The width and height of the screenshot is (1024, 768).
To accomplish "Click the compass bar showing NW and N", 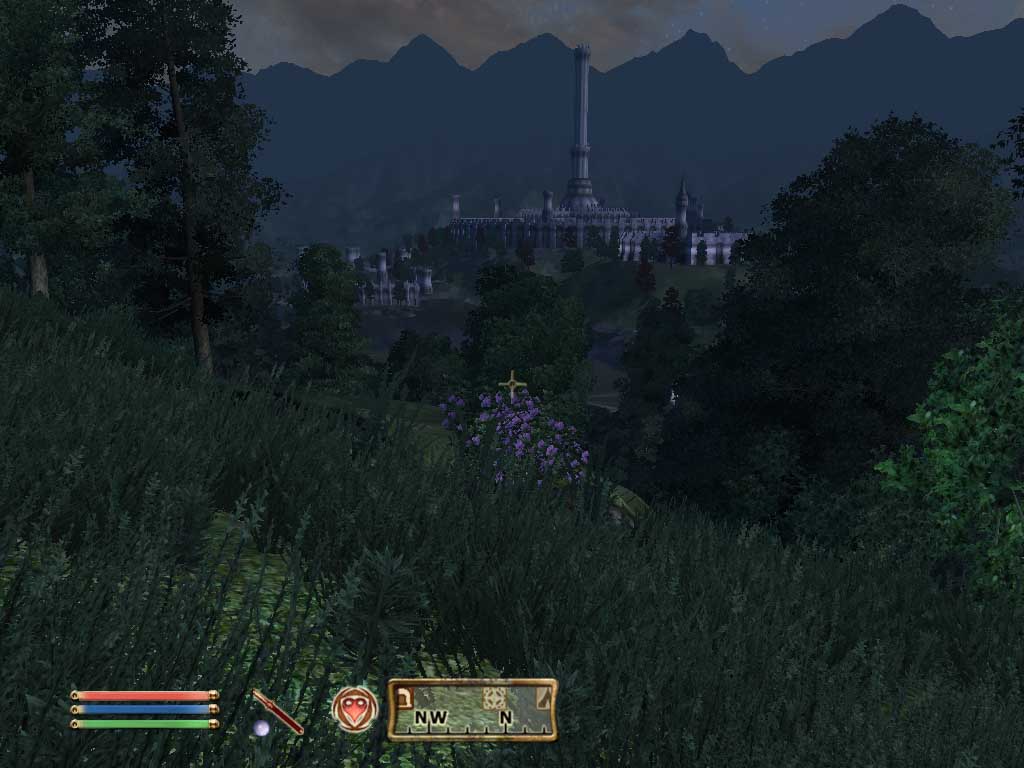I will [x=472, y=709].
